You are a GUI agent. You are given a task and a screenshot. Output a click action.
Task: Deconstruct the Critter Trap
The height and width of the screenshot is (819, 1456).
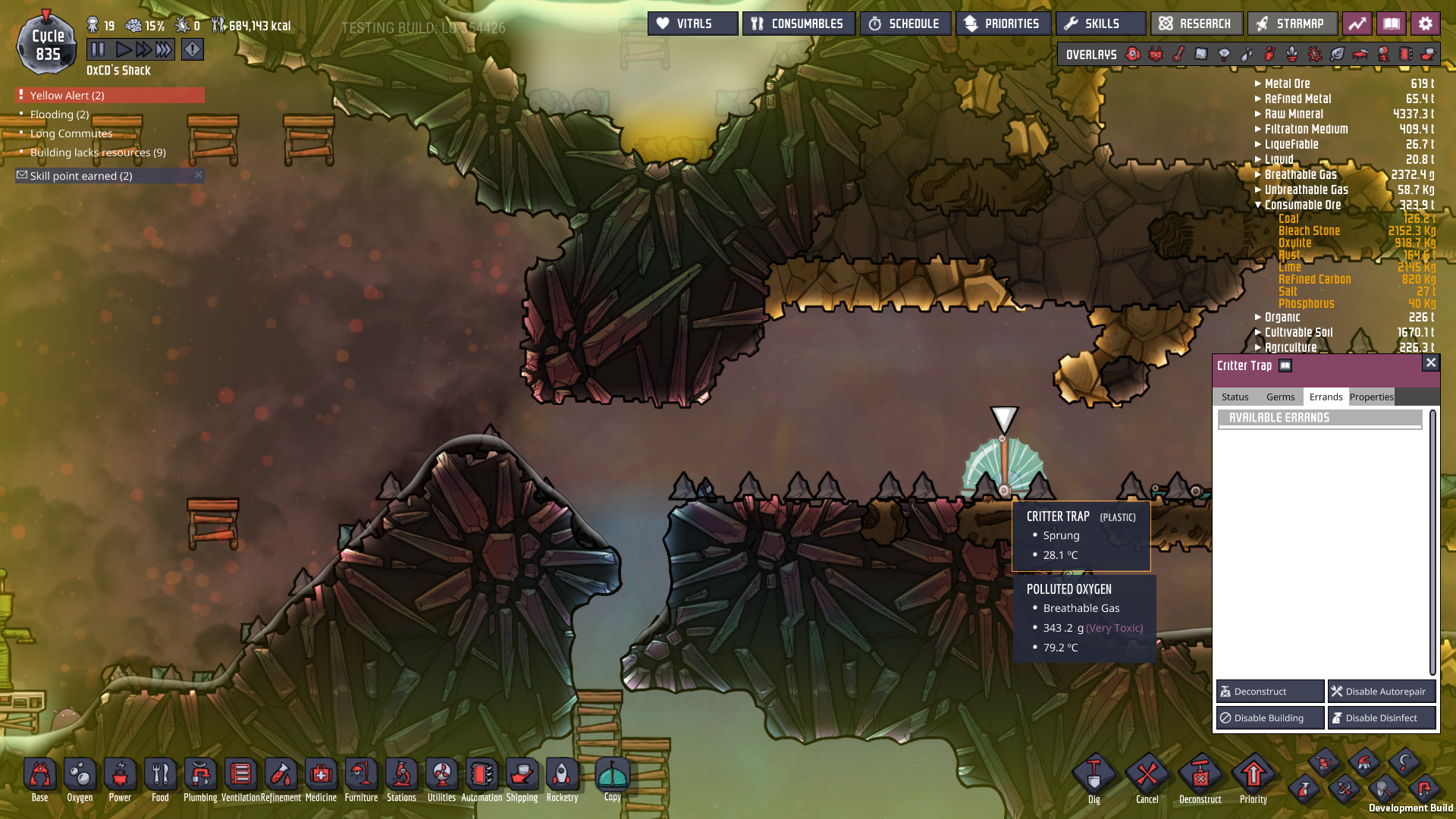pos(1269,692)
